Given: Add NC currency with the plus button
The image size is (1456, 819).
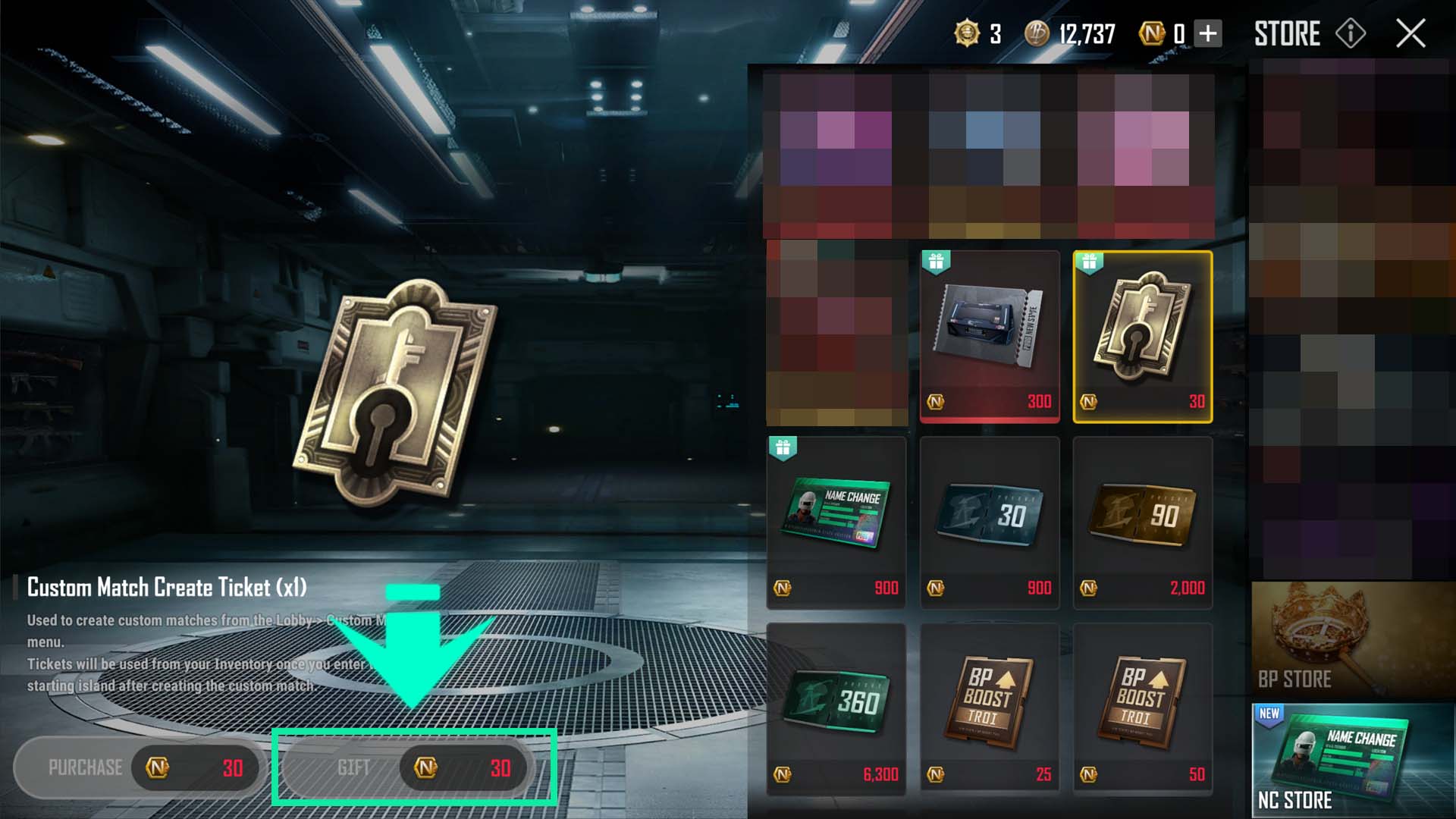Looking at the screenshot, I should click(1208, 33).
